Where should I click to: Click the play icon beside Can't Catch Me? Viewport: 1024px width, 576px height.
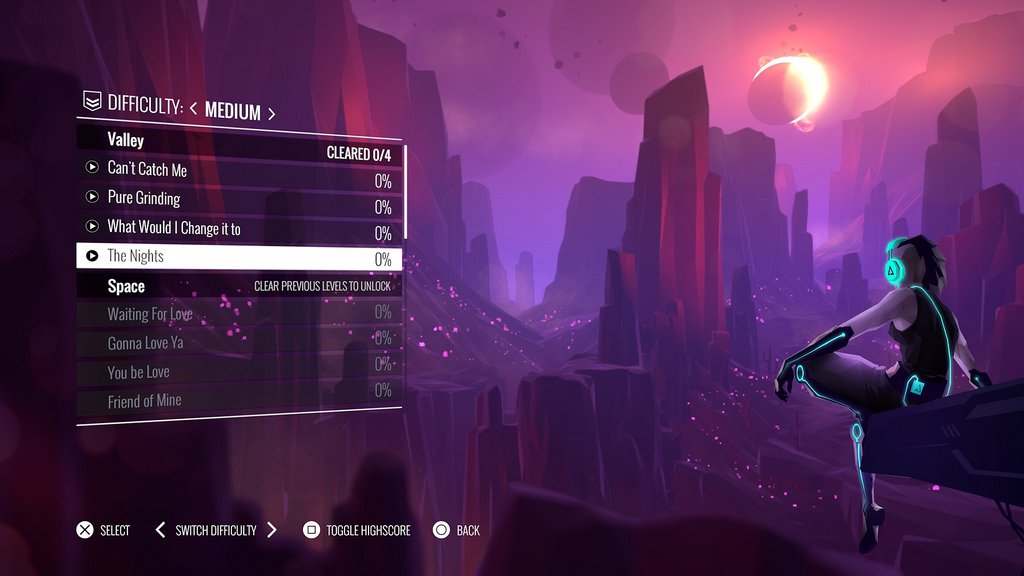[92, 168]
